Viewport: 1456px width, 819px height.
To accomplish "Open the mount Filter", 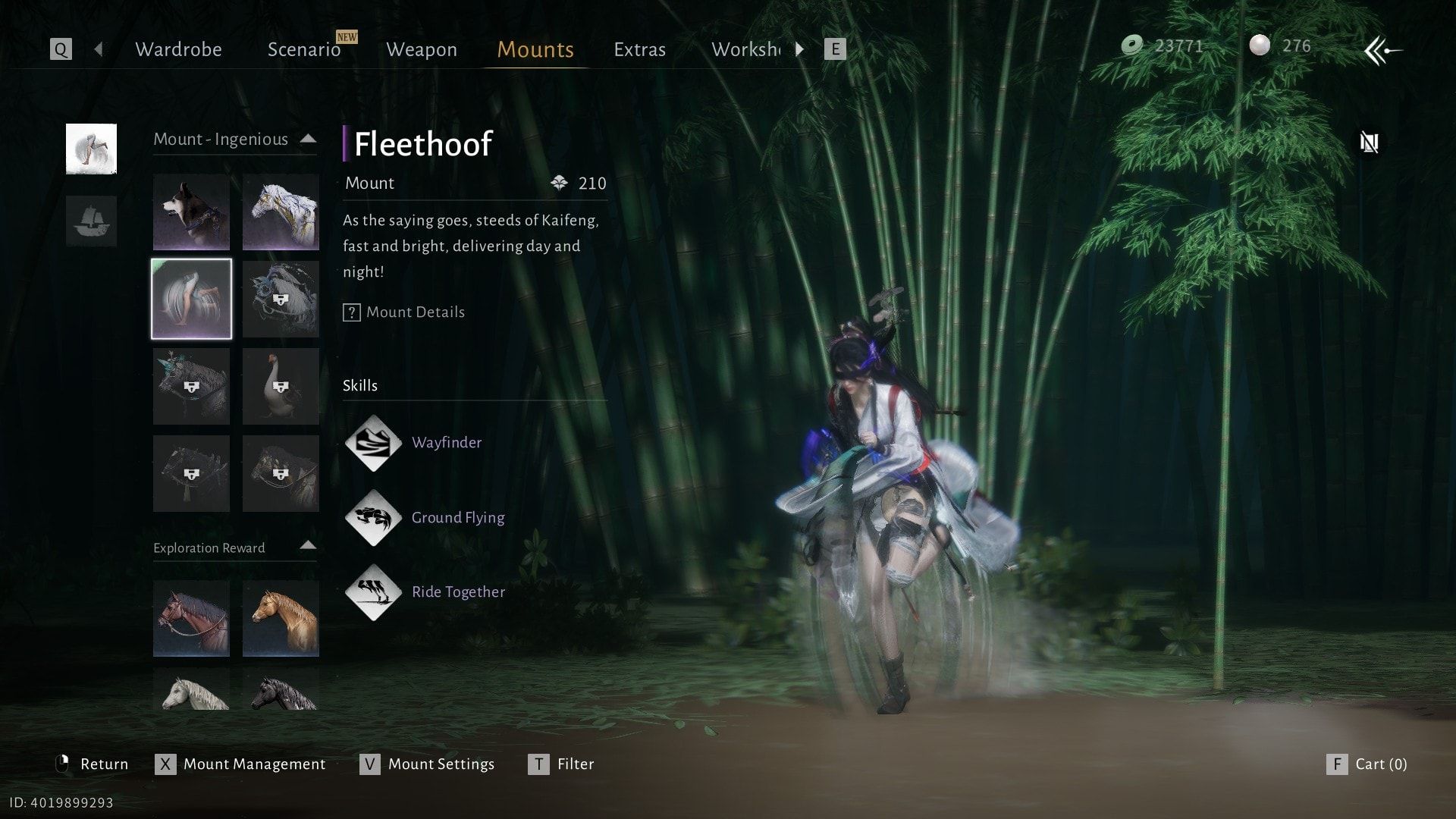I will point(561,764).
